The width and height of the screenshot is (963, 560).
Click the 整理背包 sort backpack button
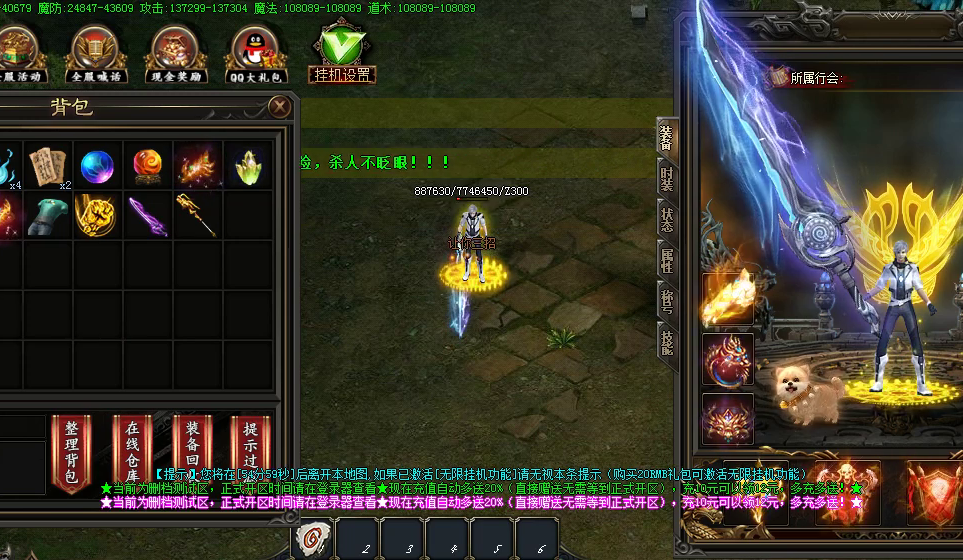pos(70,453)
